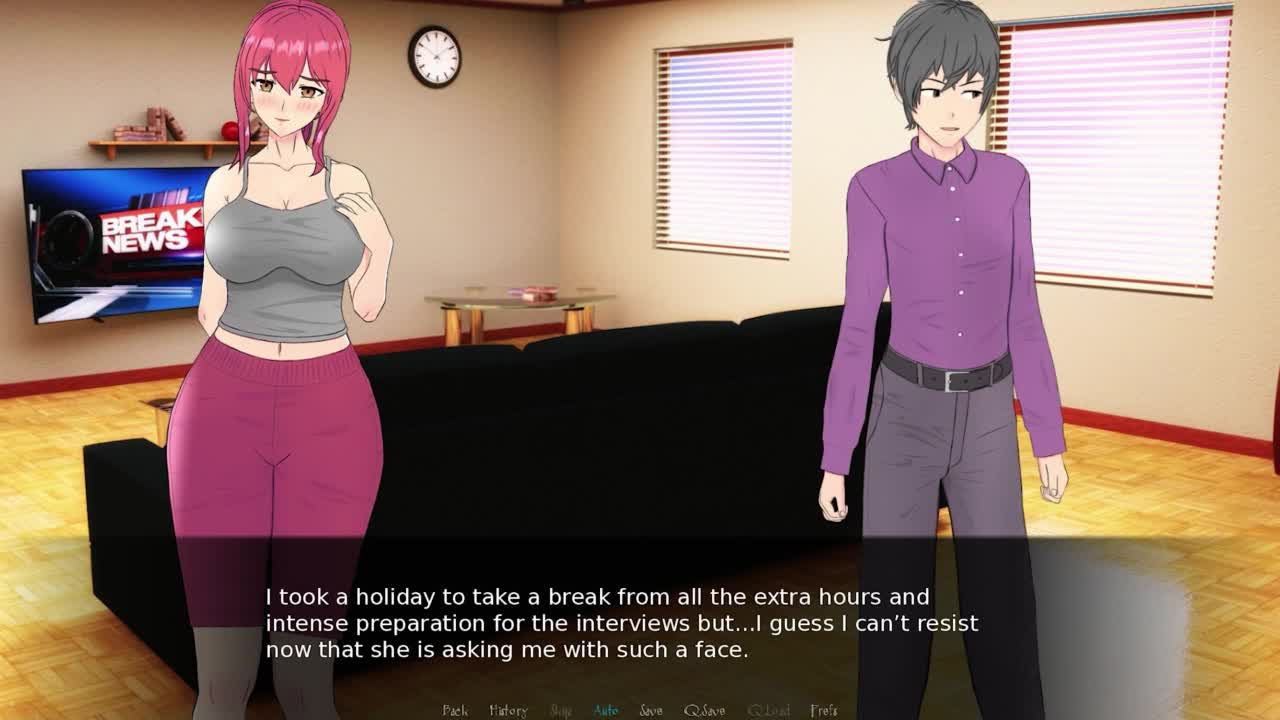Advance the dialogue text box
The image size is (1280, 720).
(640, 622)
